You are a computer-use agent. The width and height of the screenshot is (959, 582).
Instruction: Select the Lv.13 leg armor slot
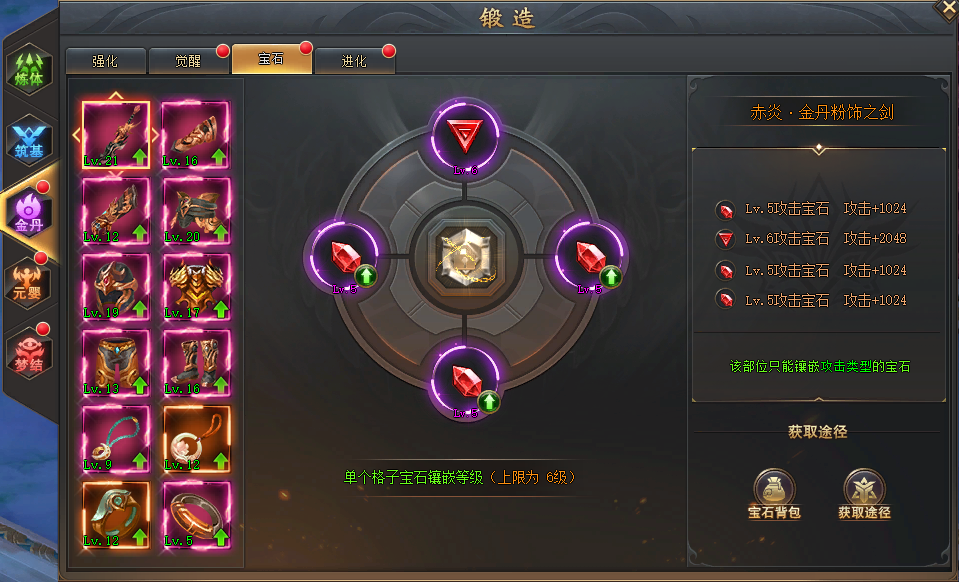click(x=115, y=363)
